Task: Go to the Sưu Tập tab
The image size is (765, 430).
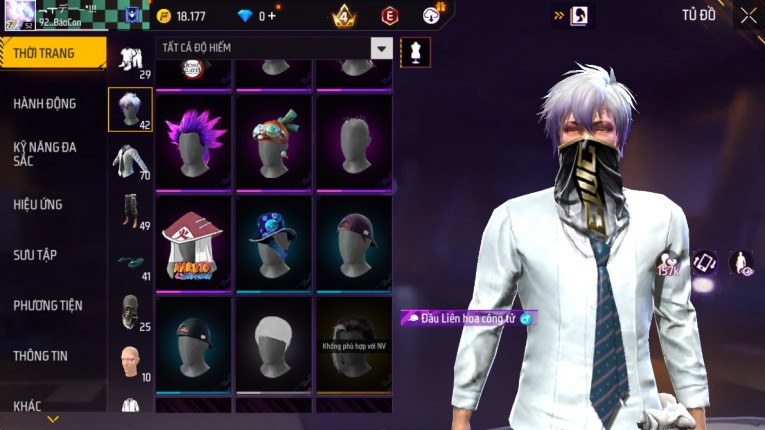Action: tap(35, 255)
